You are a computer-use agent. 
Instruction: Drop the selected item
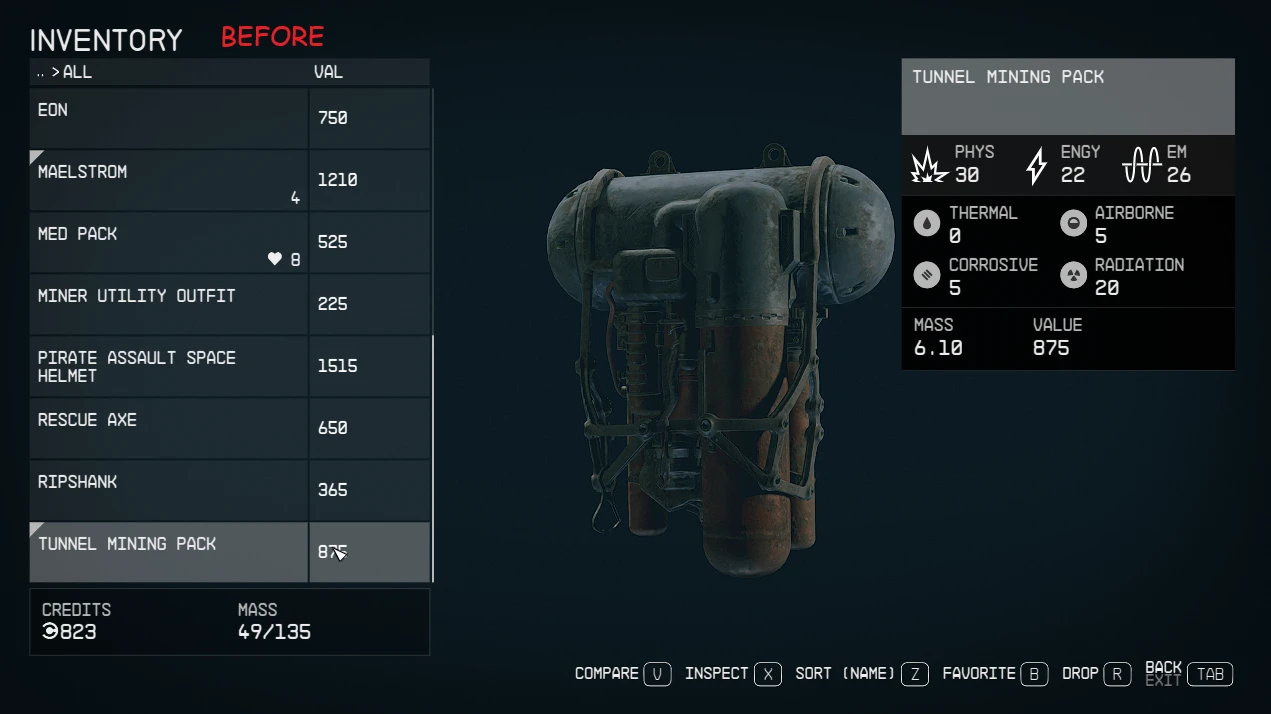coord(1096,674)
